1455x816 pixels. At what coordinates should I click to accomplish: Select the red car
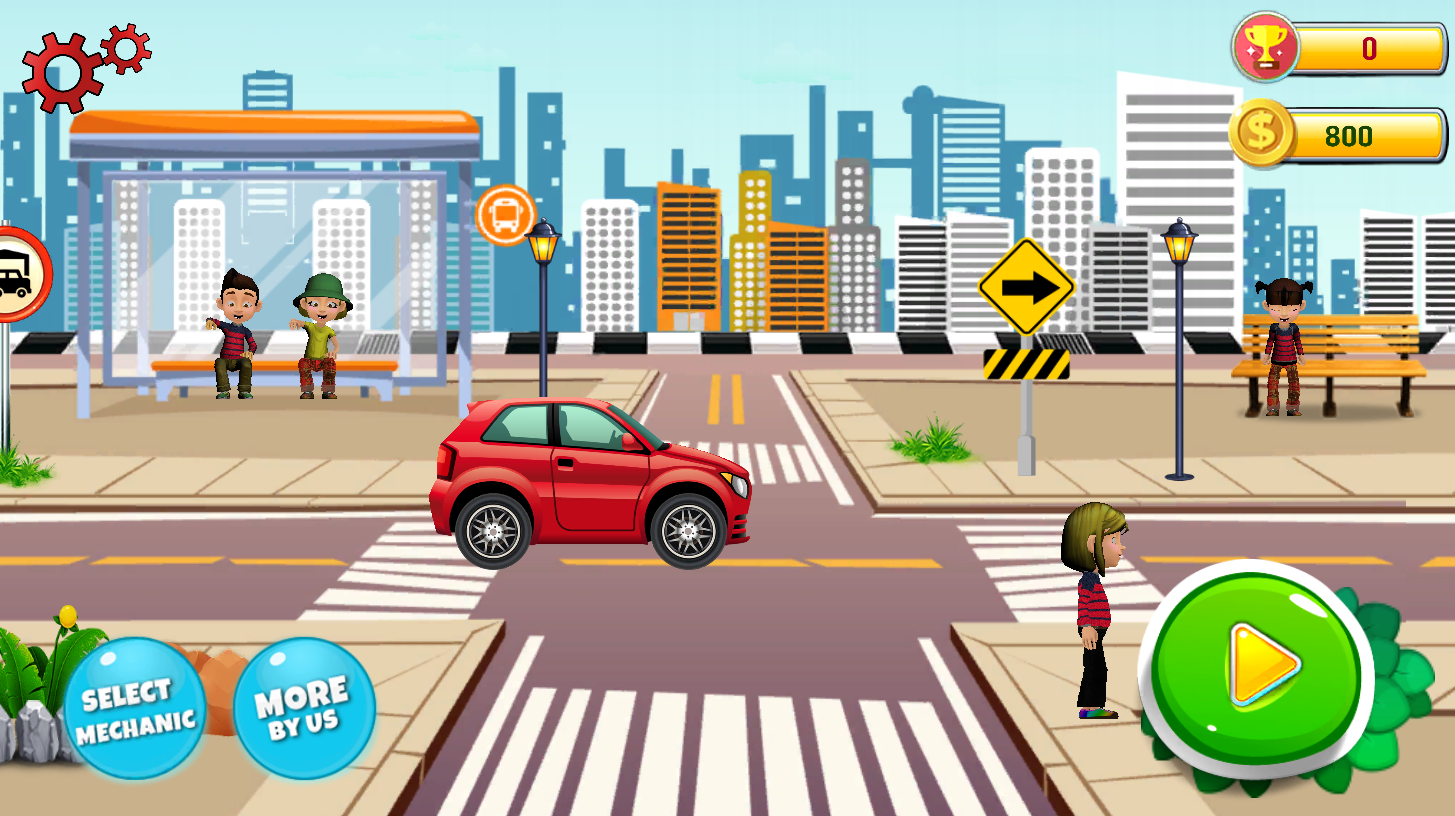click(590, 480)
